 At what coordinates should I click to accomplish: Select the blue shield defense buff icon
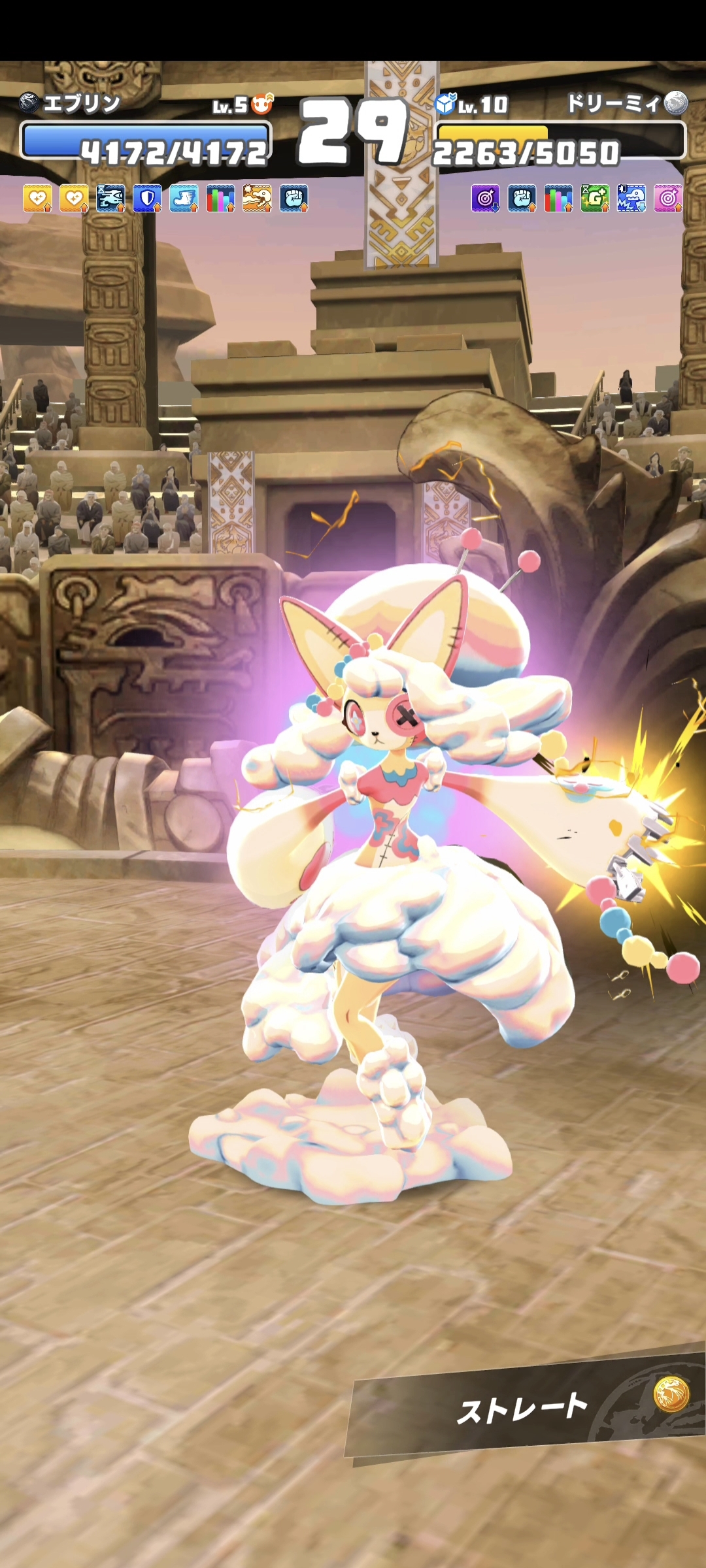[147, 199]
